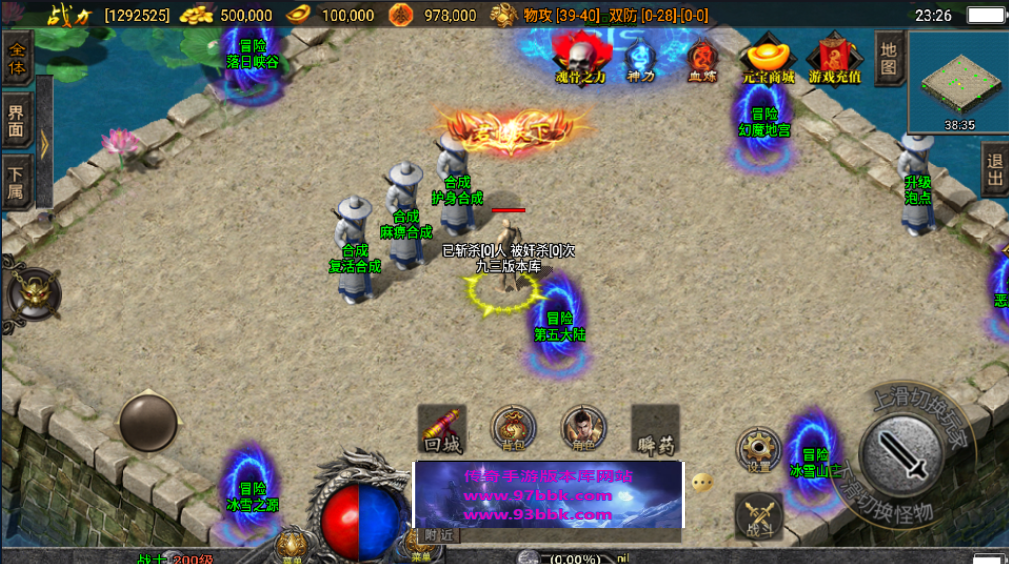Viewport: 1009px width, 564px height.
Task: Open the 背包 bag
Action: click(x=513, y=429)
